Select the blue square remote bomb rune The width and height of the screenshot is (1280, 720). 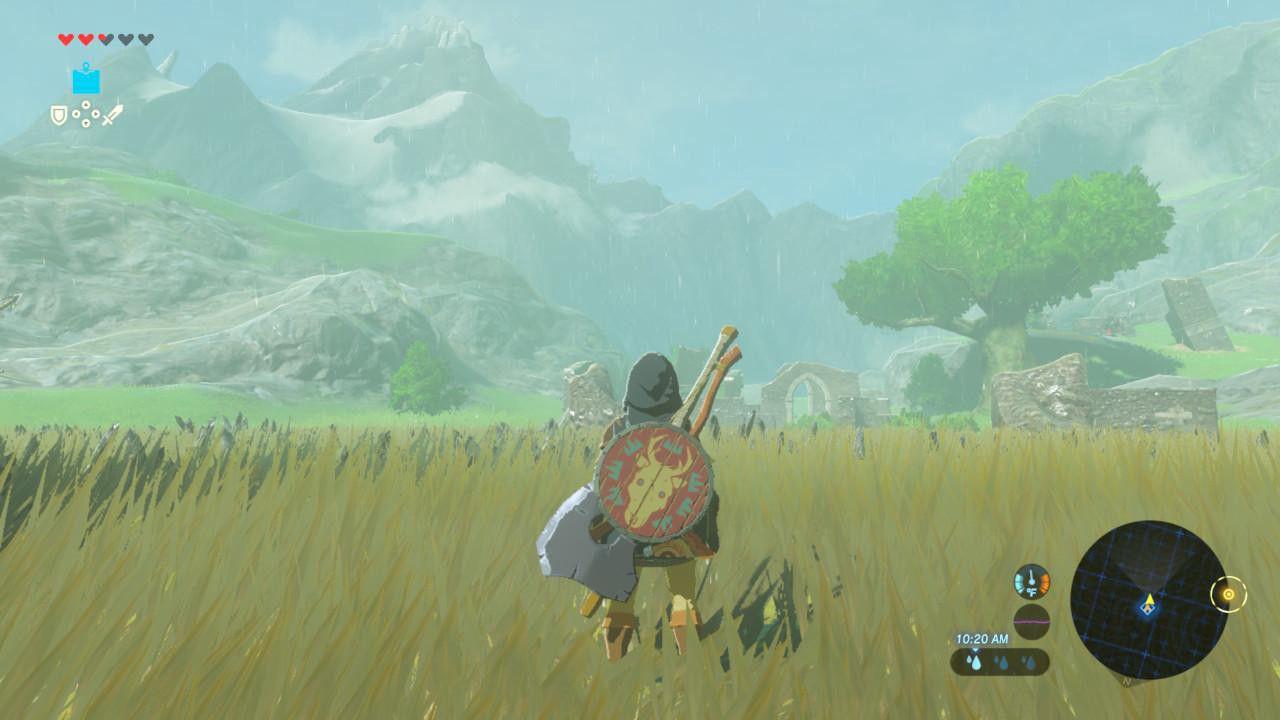click(86, 79)
